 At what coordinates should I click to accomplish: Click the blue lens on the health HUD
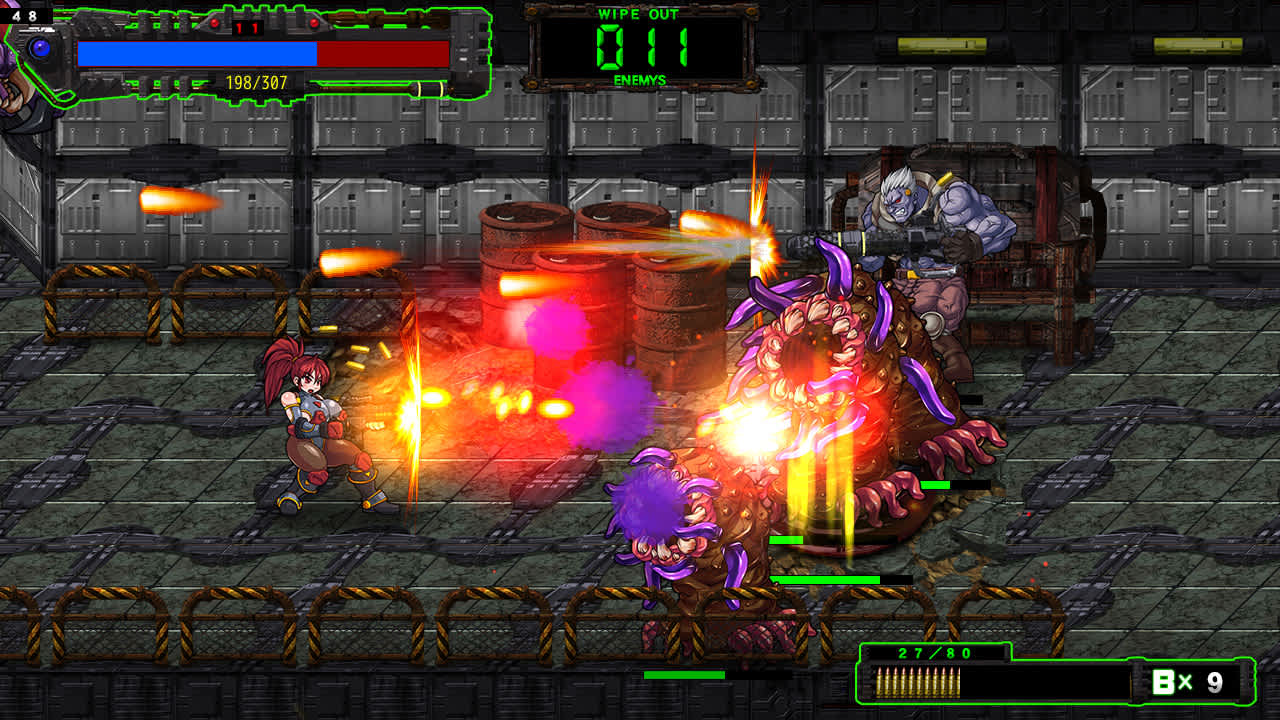39,48
